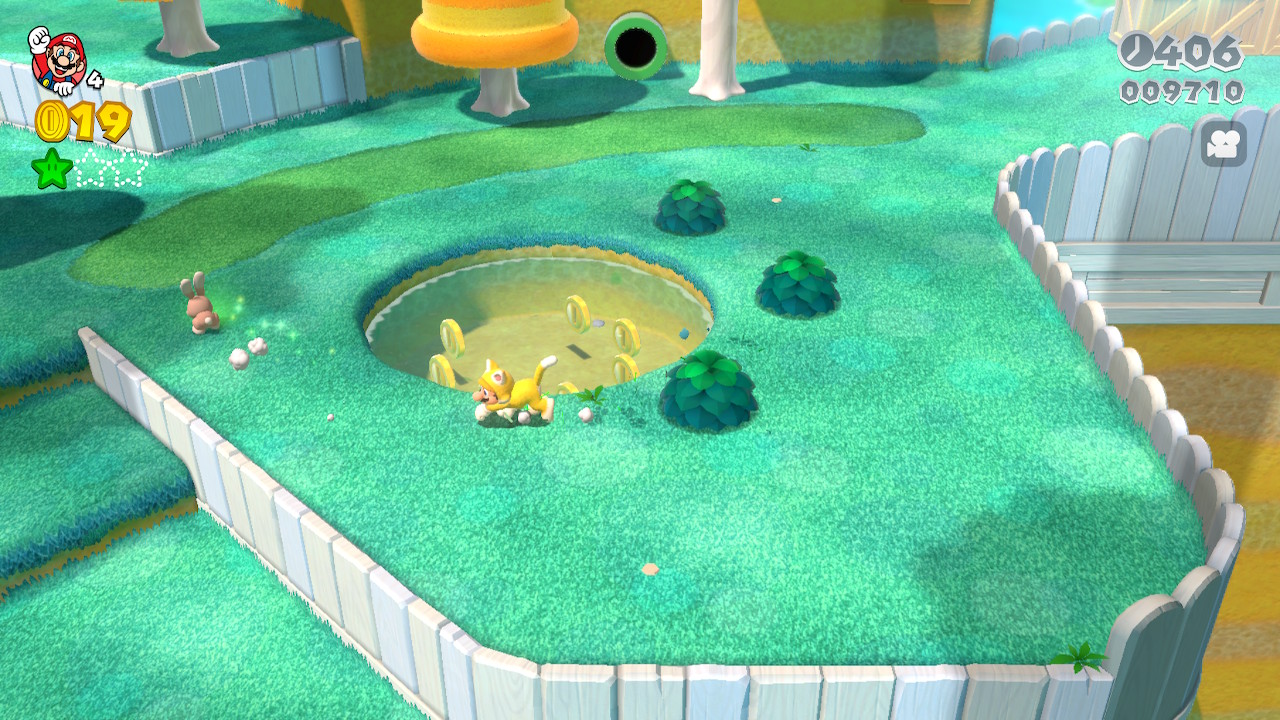This screenshot has width=1280, height=720.
Task: Tap the camera mode icon
Action: tap(1222, 144)
